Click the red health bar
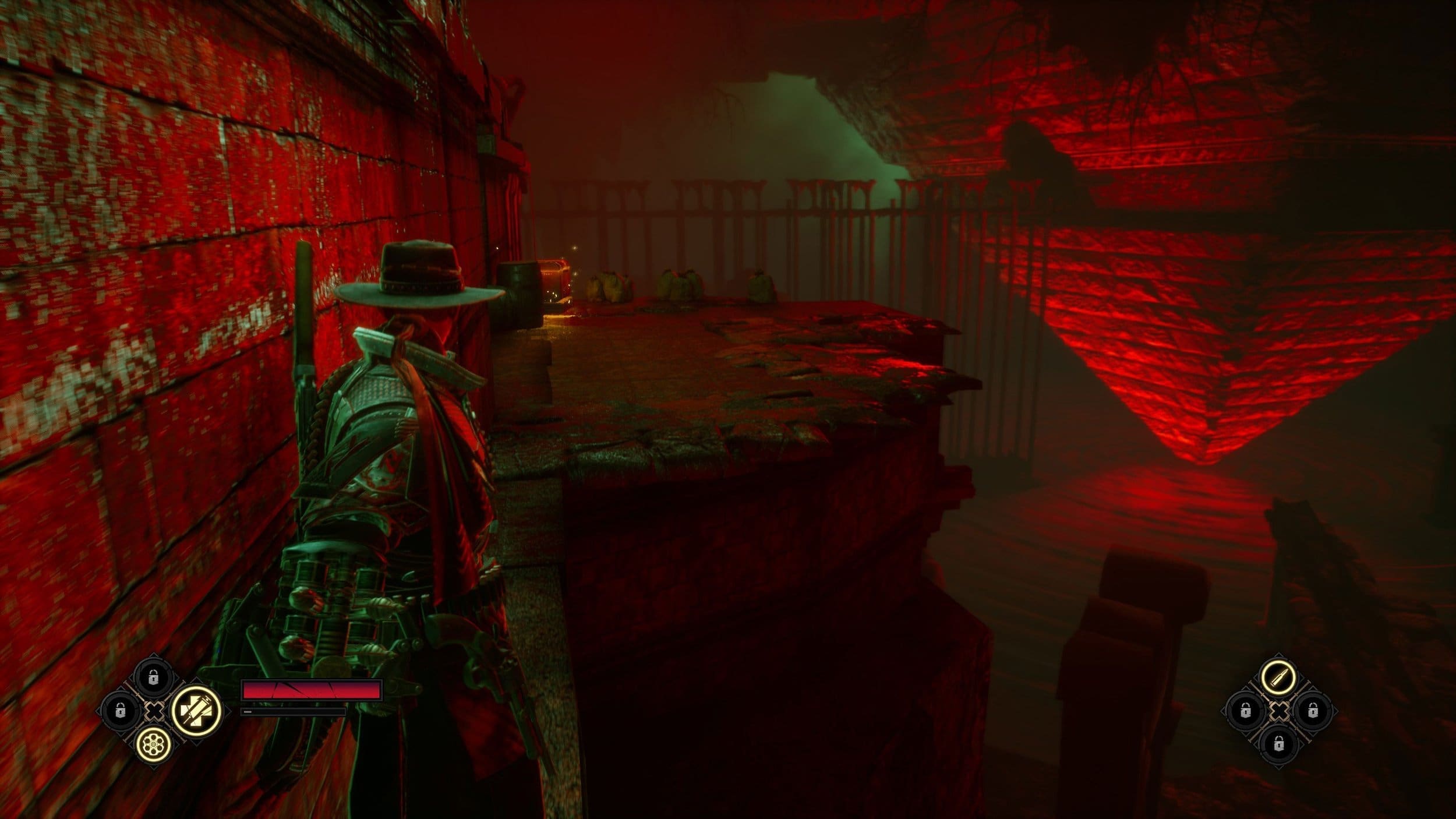1456x819 pixels. [312, 691]
